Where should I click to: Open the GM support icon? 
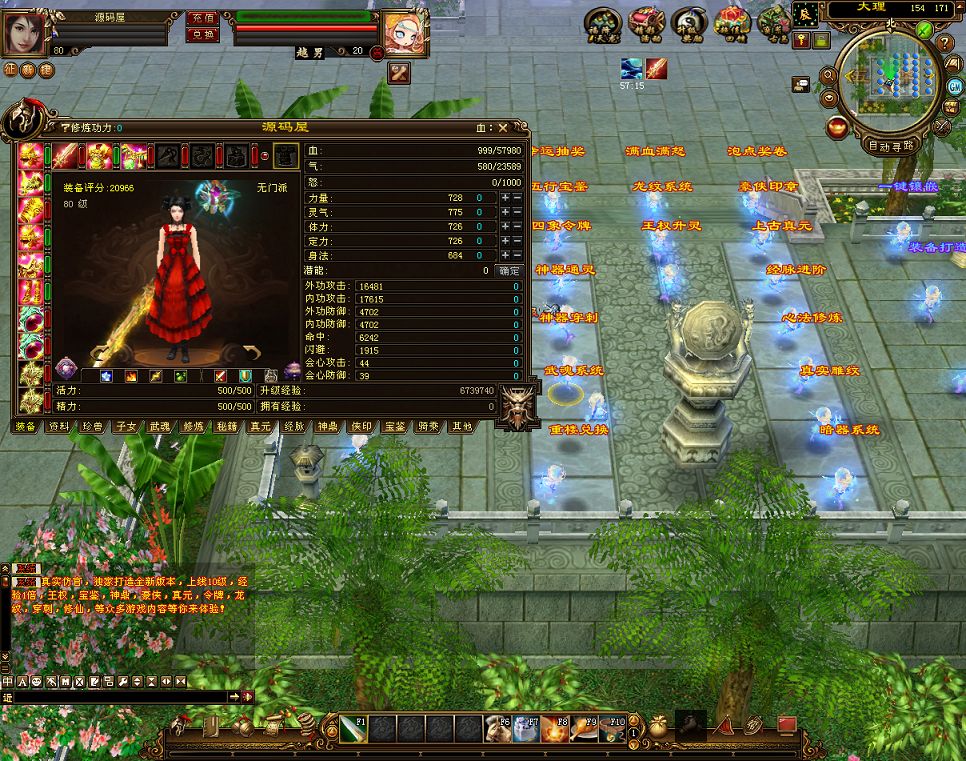coord(956,87)
